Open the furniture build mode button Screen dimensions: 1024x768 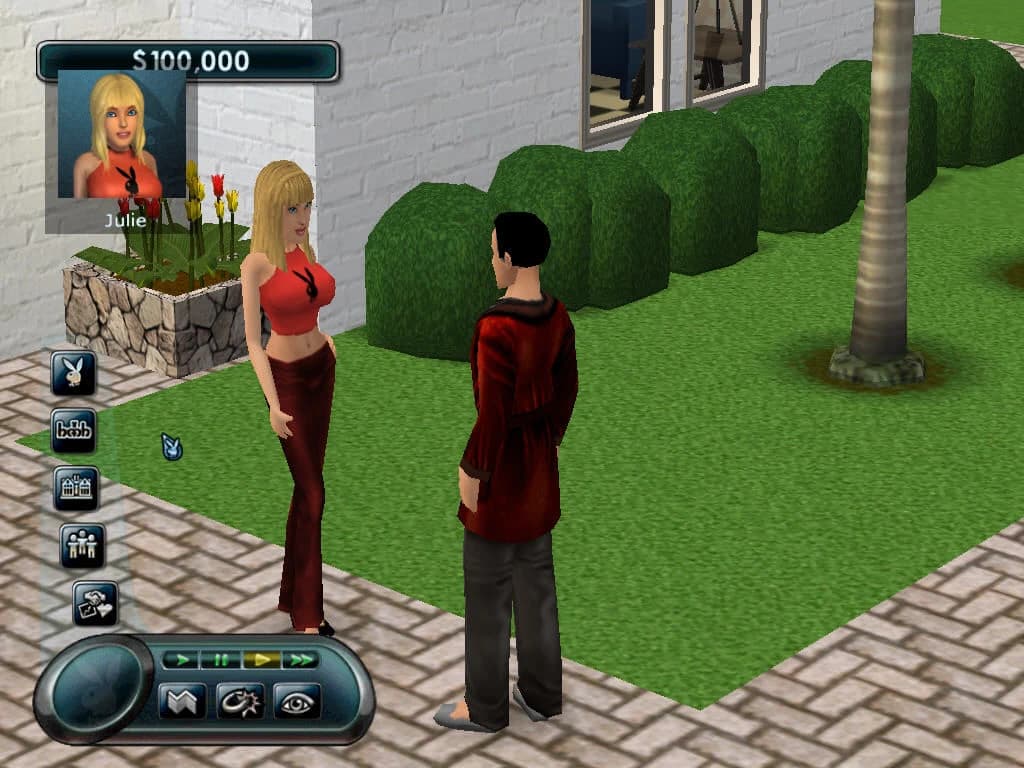(74, 430)
